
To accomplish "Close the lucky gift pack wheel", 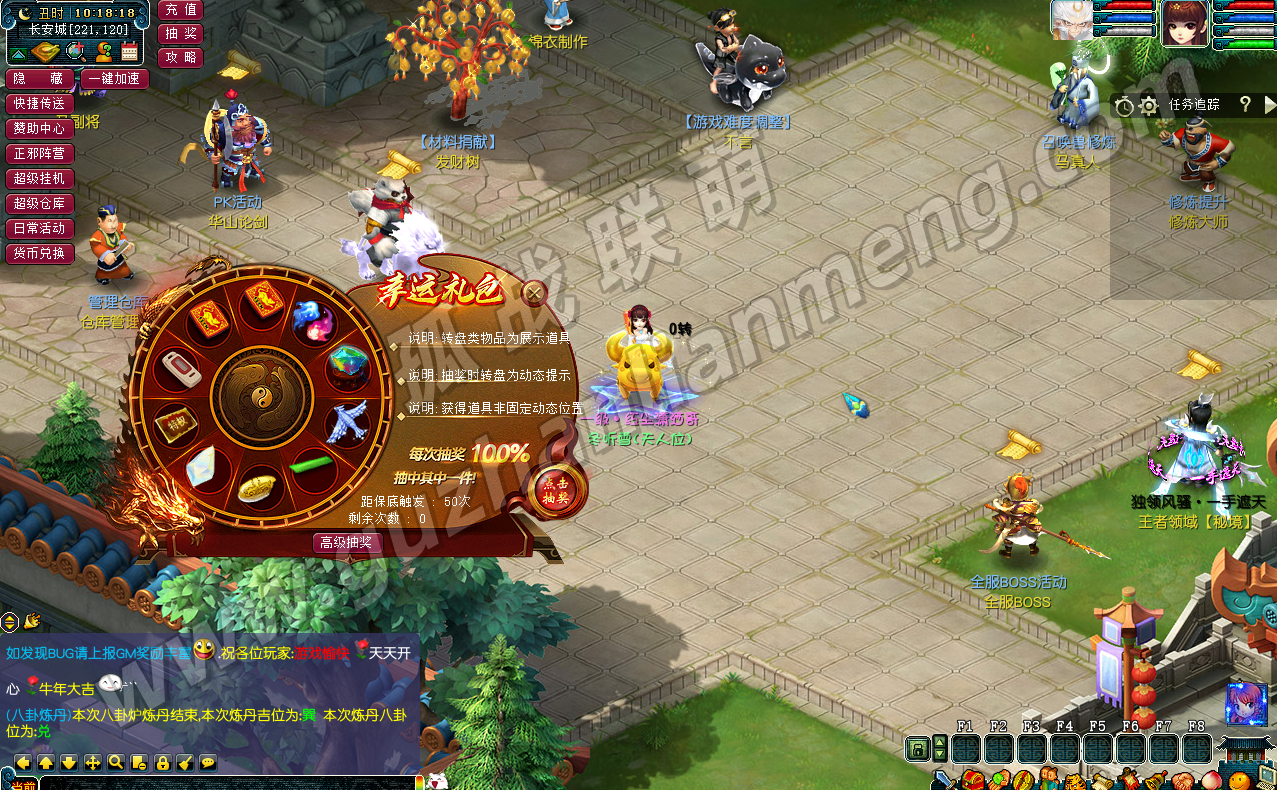I will [535, 293].
